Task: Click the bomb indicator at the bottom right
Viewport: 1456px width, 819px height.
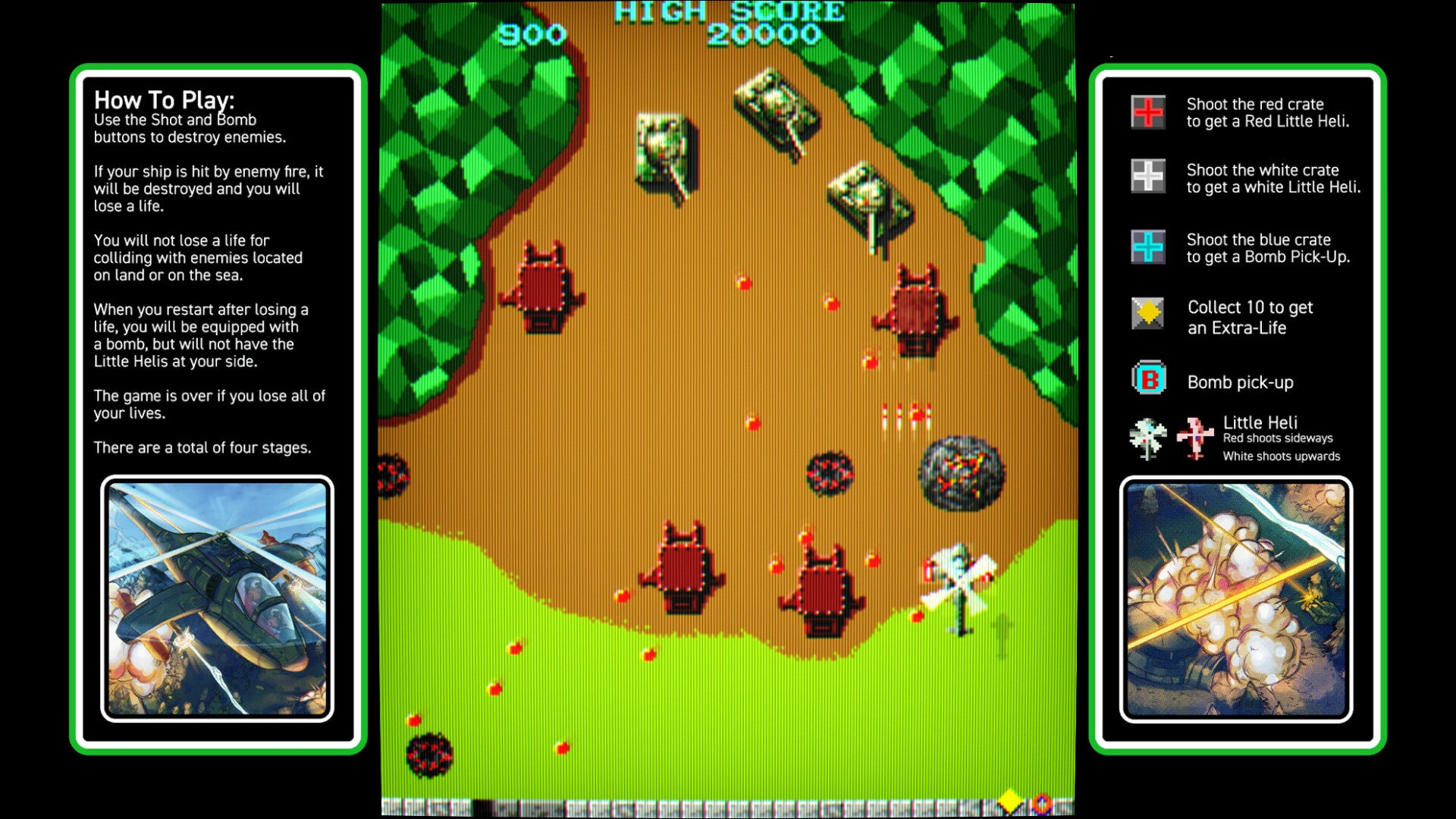Action: (1041, 802)
